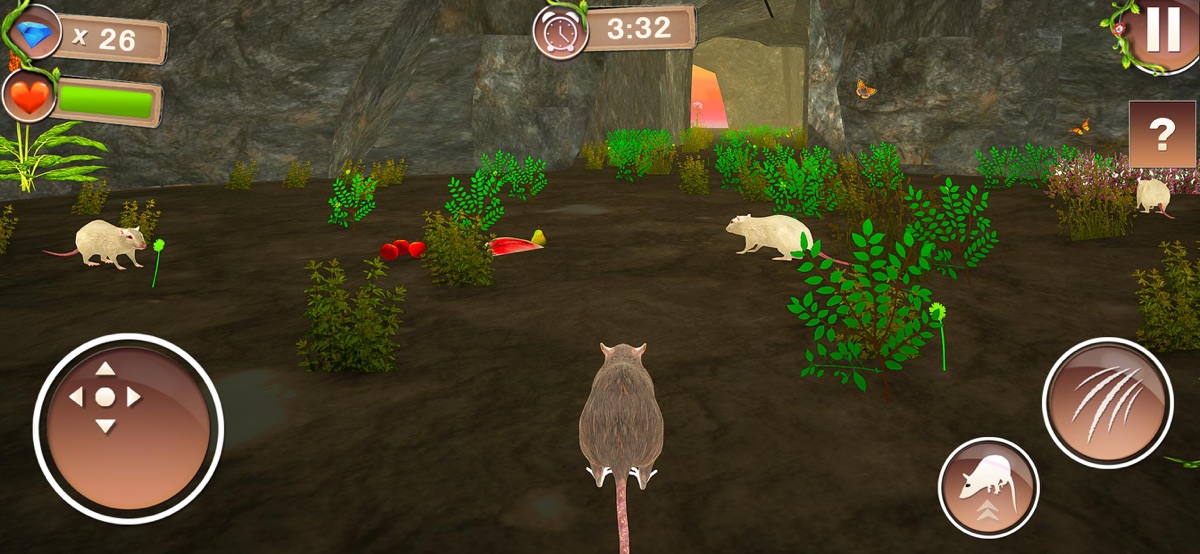The height and width of the screenshot is (554, 1200).
Task: Activate the claw scratch attack
Action: click(1107, 401)
